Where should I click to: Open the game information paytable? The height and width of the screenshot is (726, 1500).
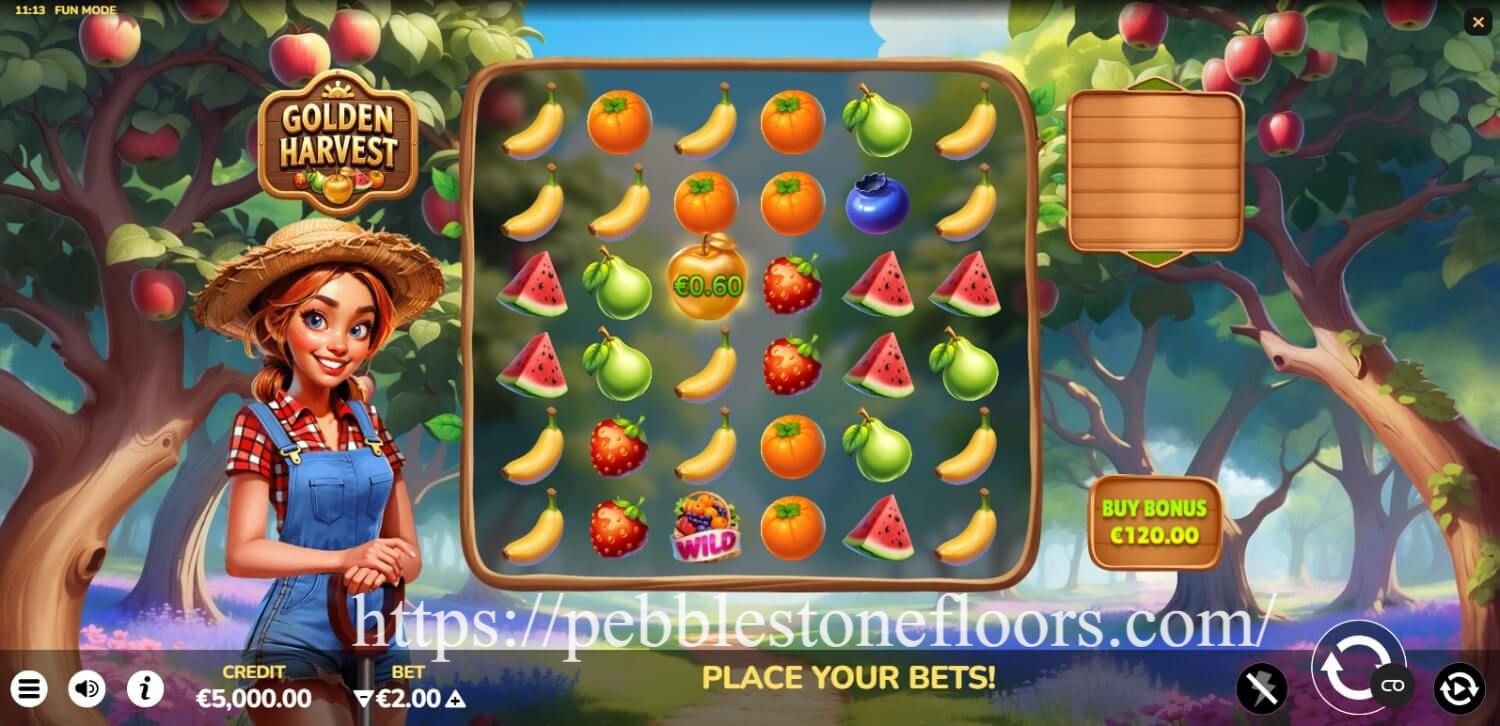pyautogui.click(x=143, y=688)
